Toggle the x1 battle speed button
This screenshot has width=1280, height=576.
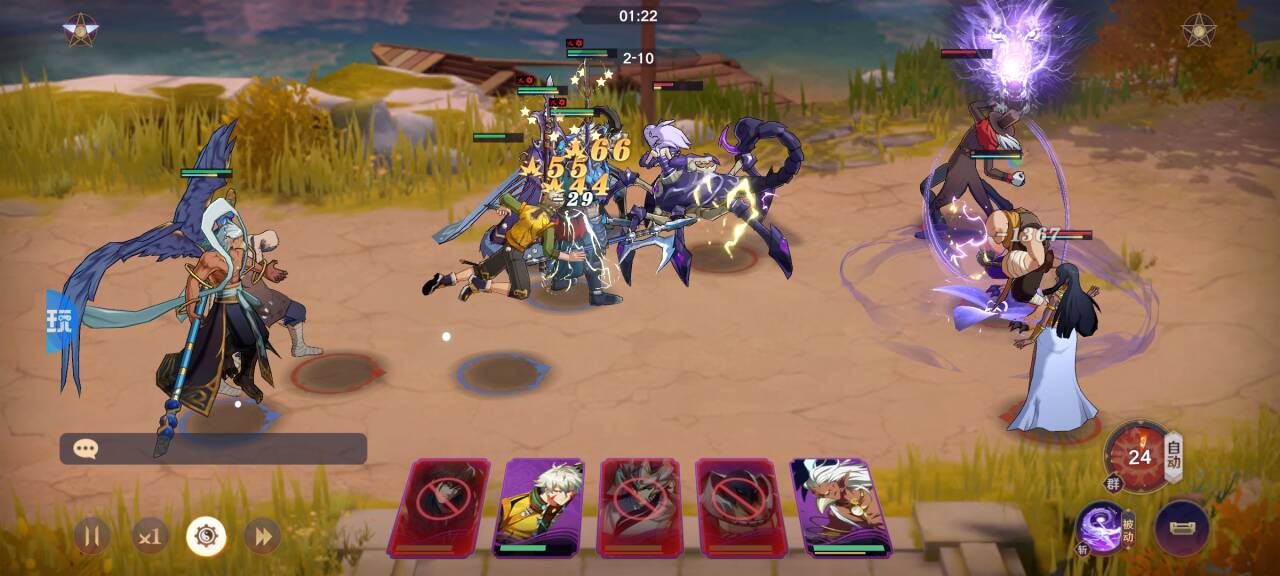point(150,537)
